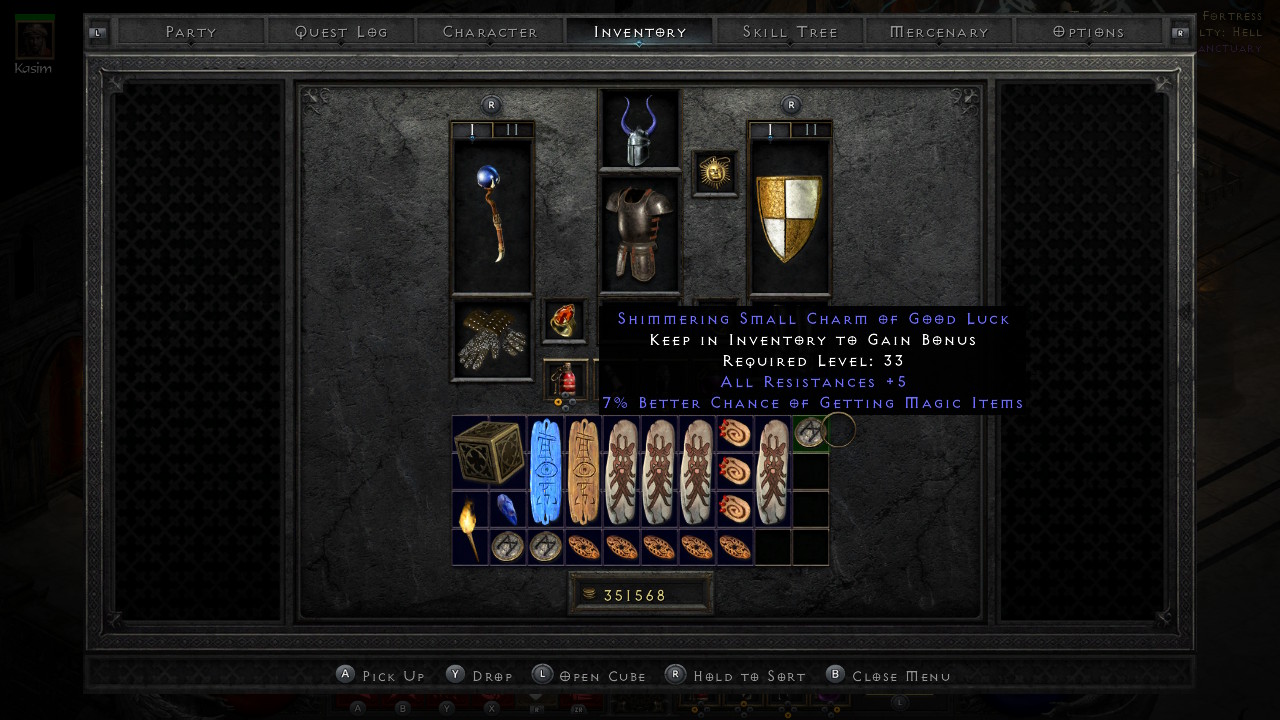Select the Inventory tab

coord(640,32)
